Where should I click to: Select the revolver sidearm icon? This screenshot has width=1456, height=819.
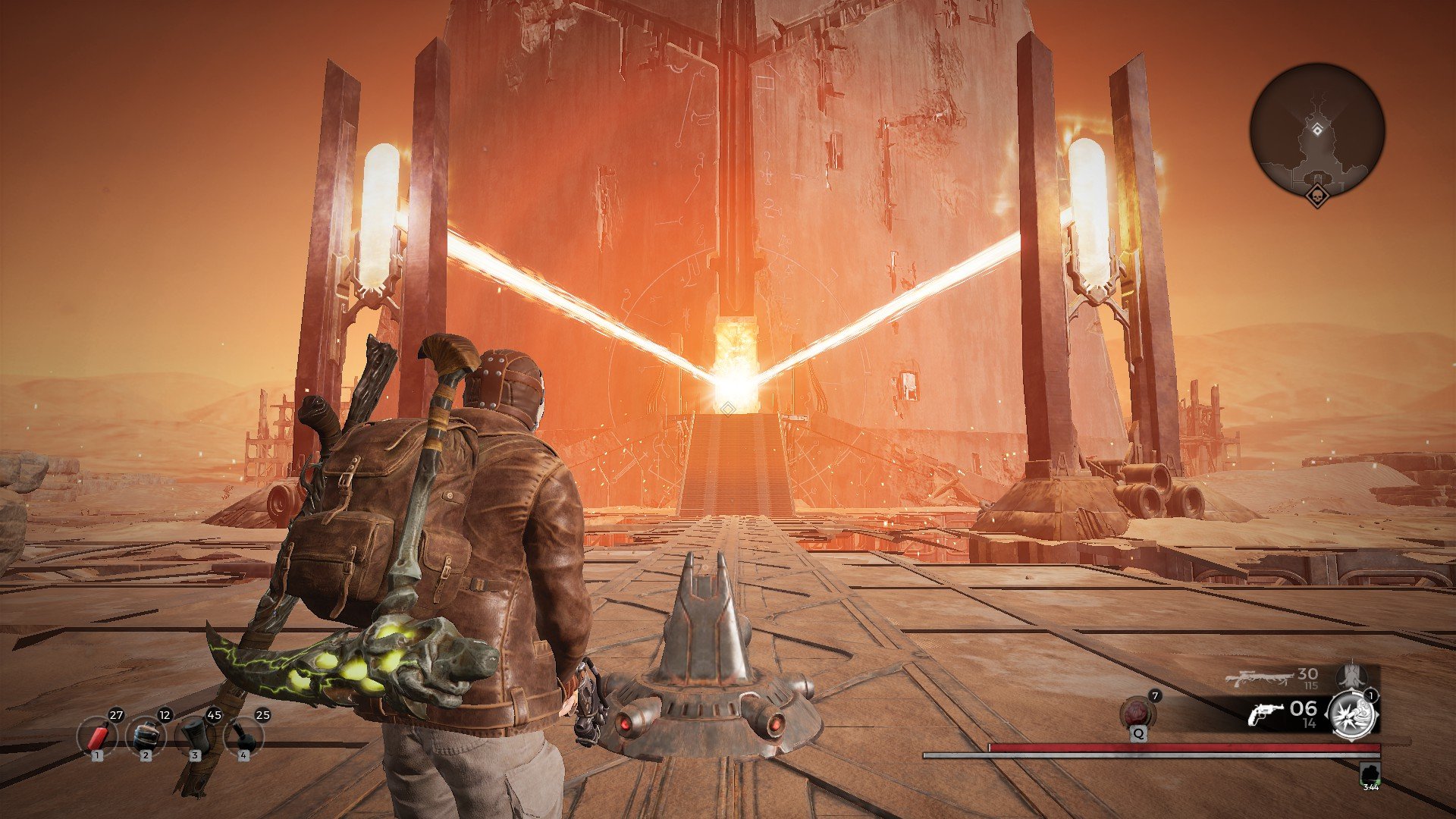coord(1267,714)
